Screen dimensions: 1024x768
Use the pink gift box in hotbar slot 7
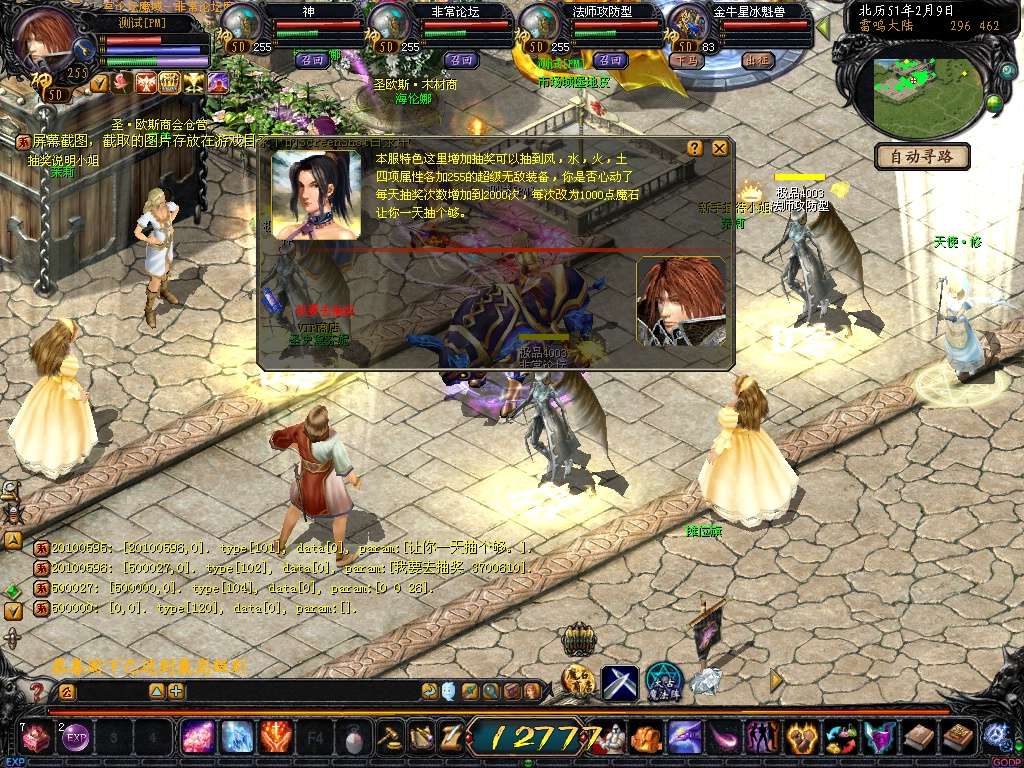click(37, 738)
